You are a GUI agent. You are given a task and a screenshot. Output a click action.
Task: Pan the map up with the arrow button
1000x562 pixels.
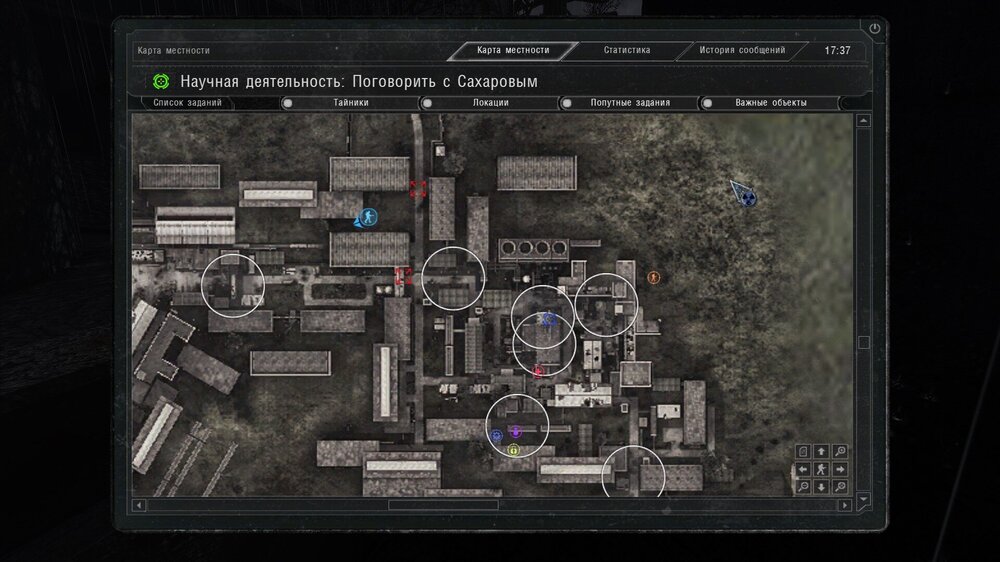821,452
